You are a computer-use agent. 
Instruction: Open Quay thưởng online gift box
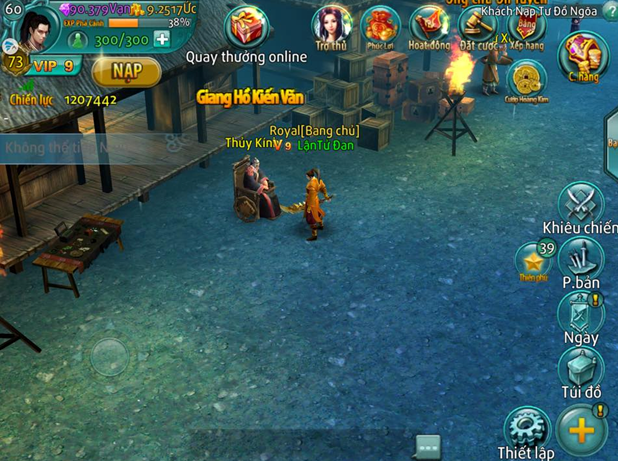pos(247,28)
